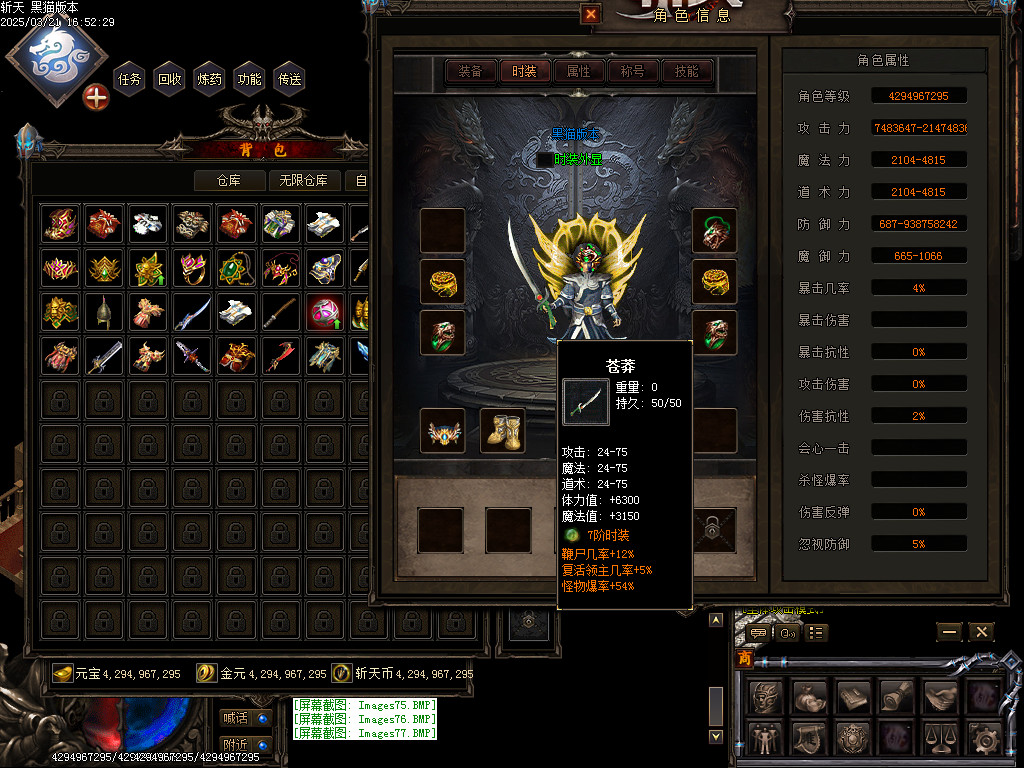This screenshot has height=768, width=1024.
Task: Click the red plus button under avatar
Action: click(x=96, y=98)
